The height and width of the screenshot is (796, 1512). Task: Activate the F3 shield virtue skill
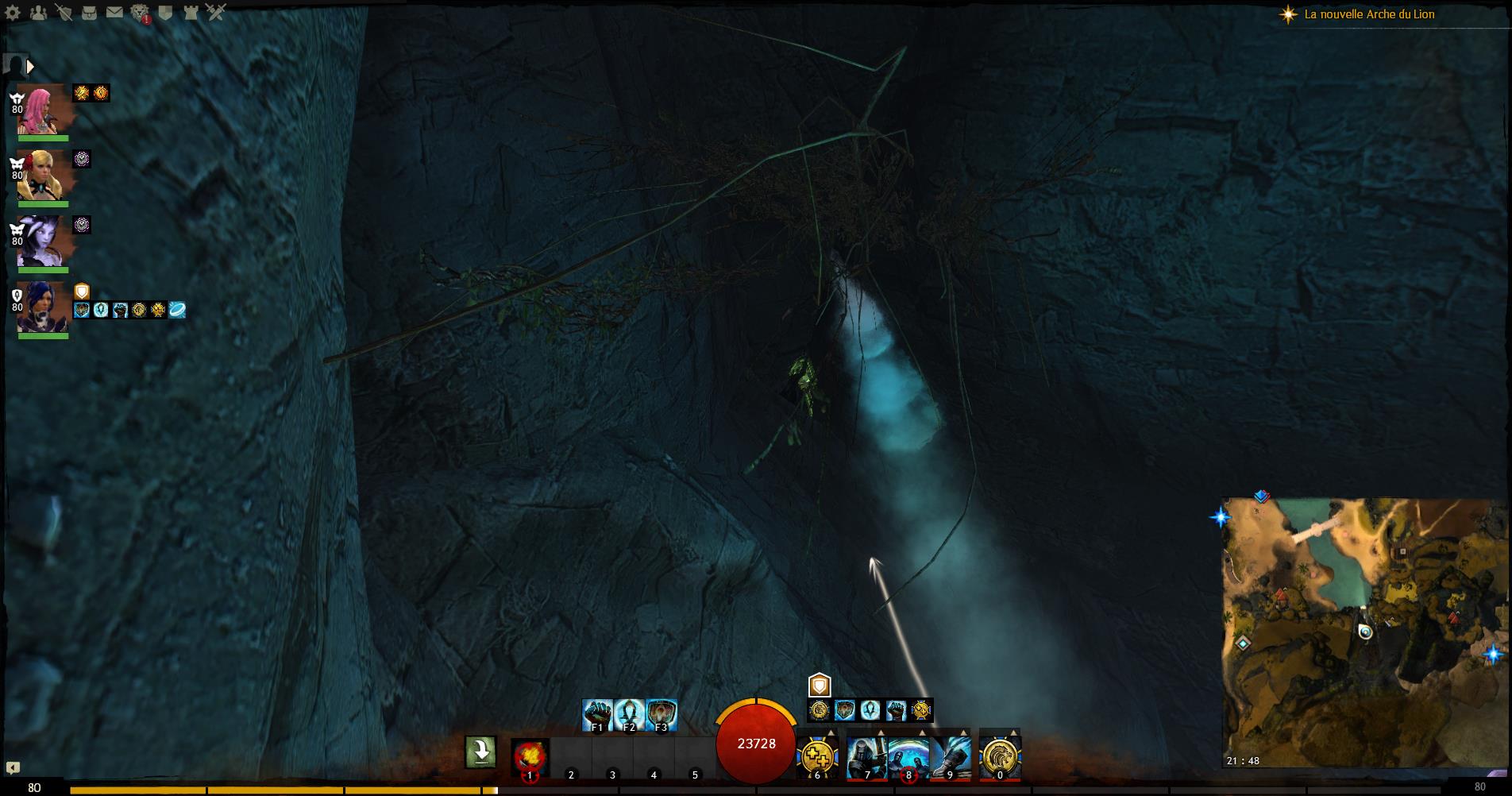point(661,714)
